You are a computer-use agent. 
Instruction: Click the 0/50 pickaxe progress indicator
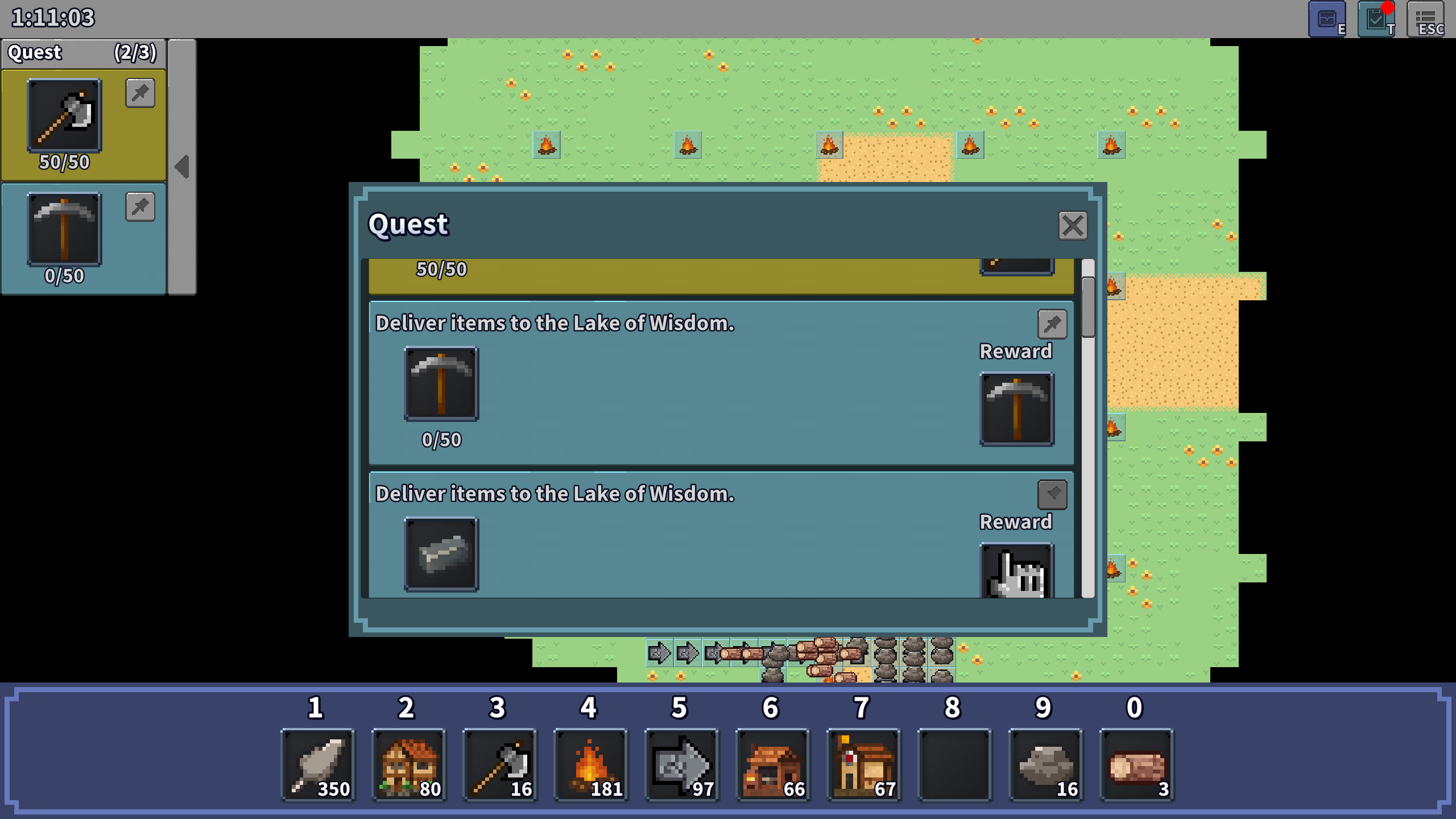point(441,439)
